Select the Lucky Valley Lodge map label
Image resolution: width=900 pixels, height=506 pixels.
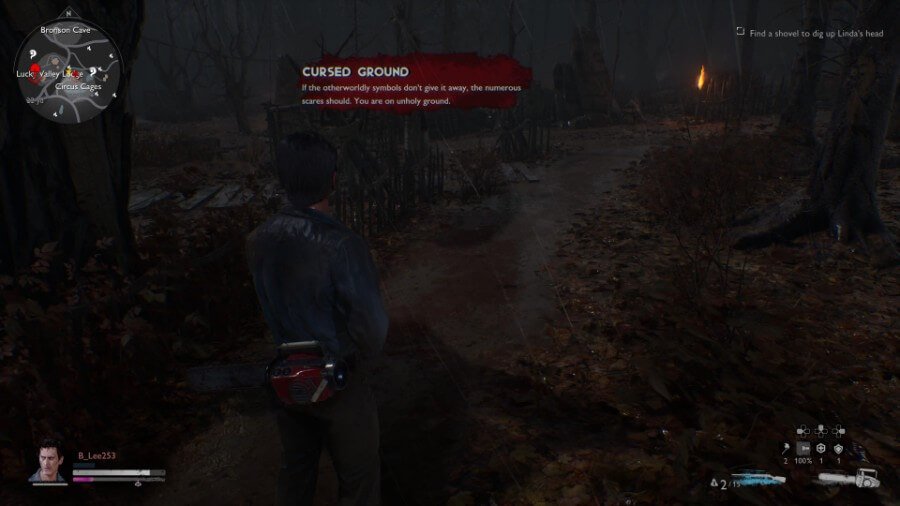[50, 74]
